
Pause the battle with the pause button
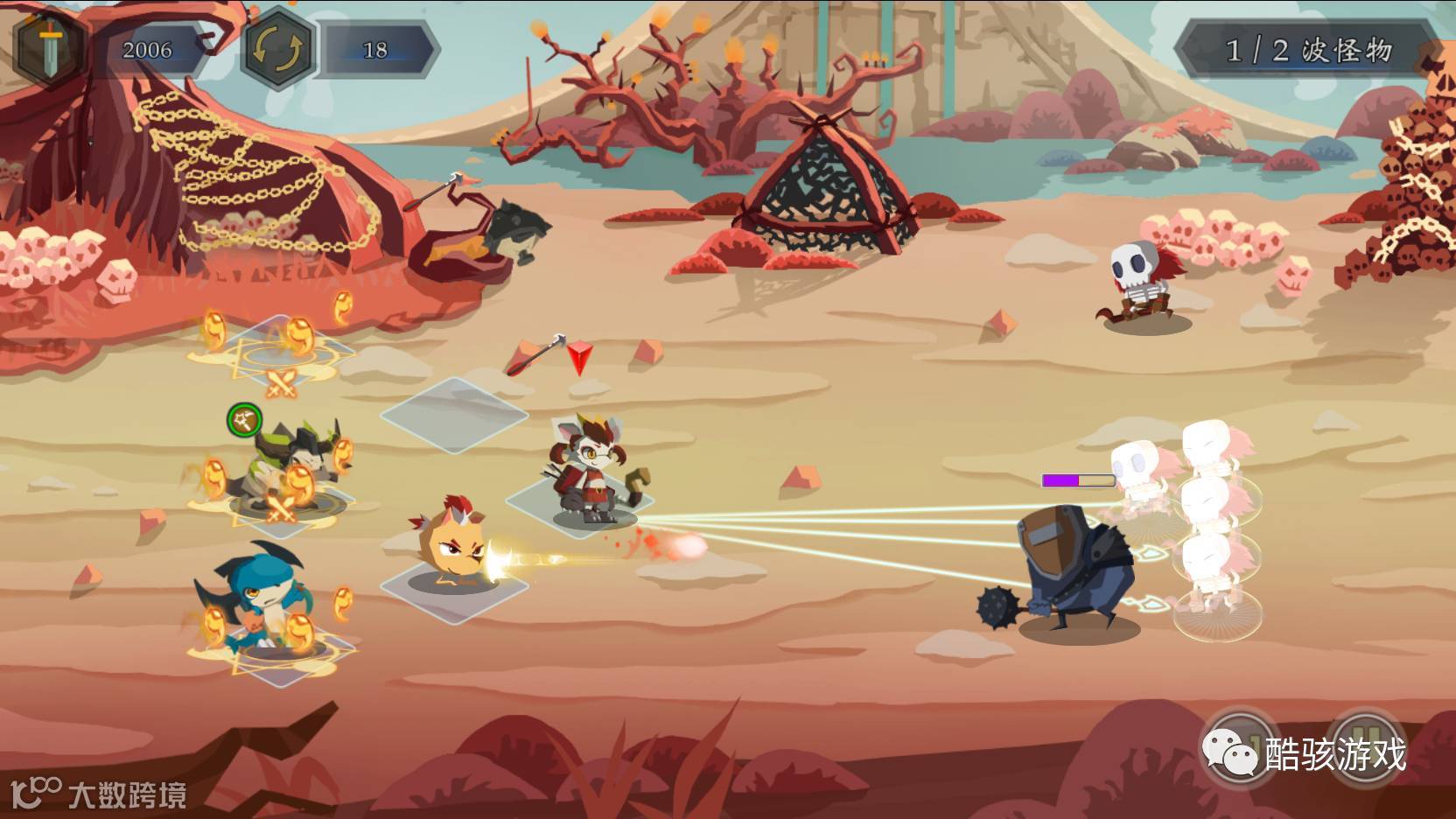pos(1364,748)
